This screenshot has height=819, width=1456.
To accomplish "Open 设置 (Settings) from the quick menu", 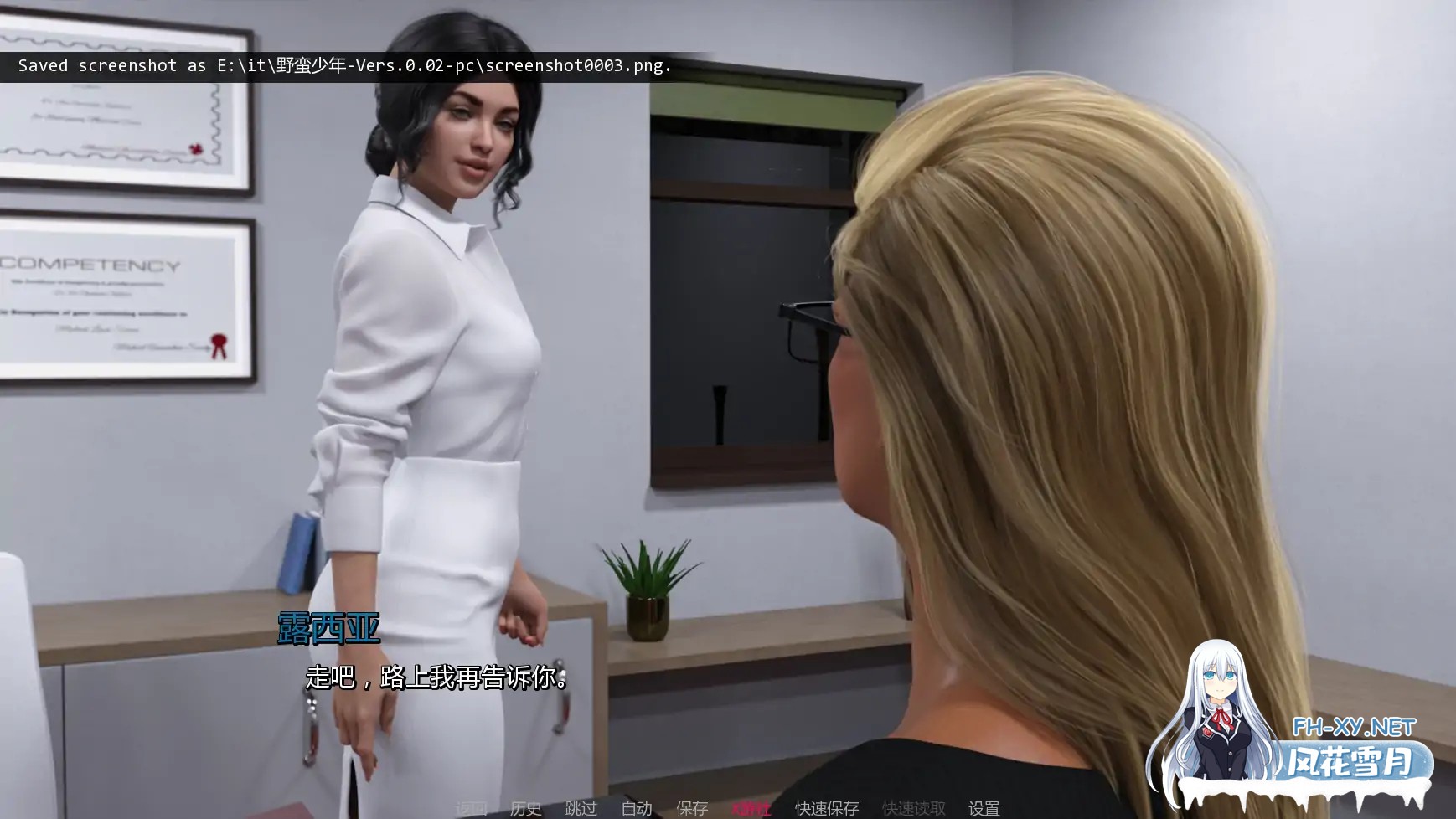I will click(x=984, y=808).
